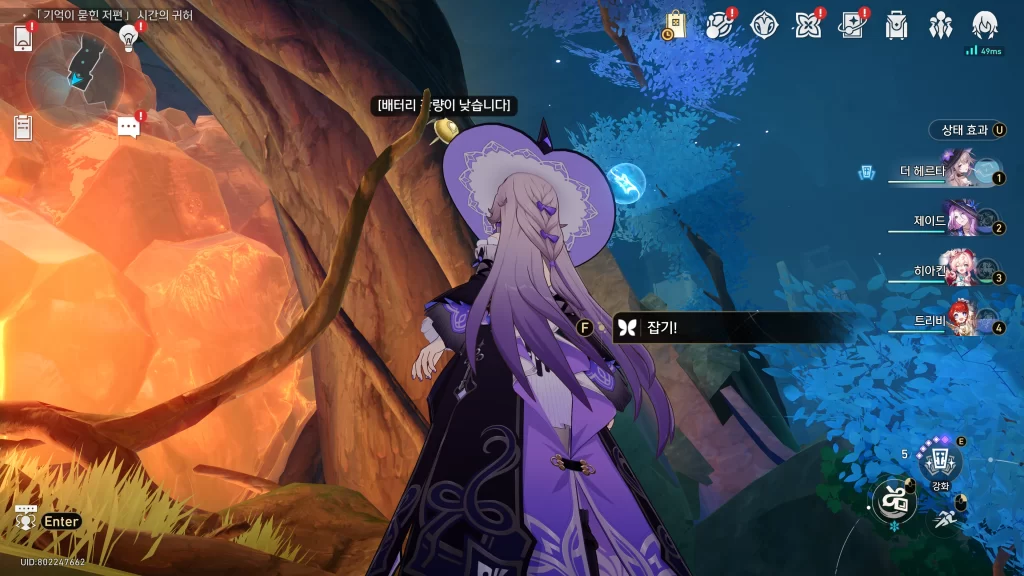This screenshot has width=1024, height=576.
Task: Open the backpack inventory icon
Action: point(896,25)
